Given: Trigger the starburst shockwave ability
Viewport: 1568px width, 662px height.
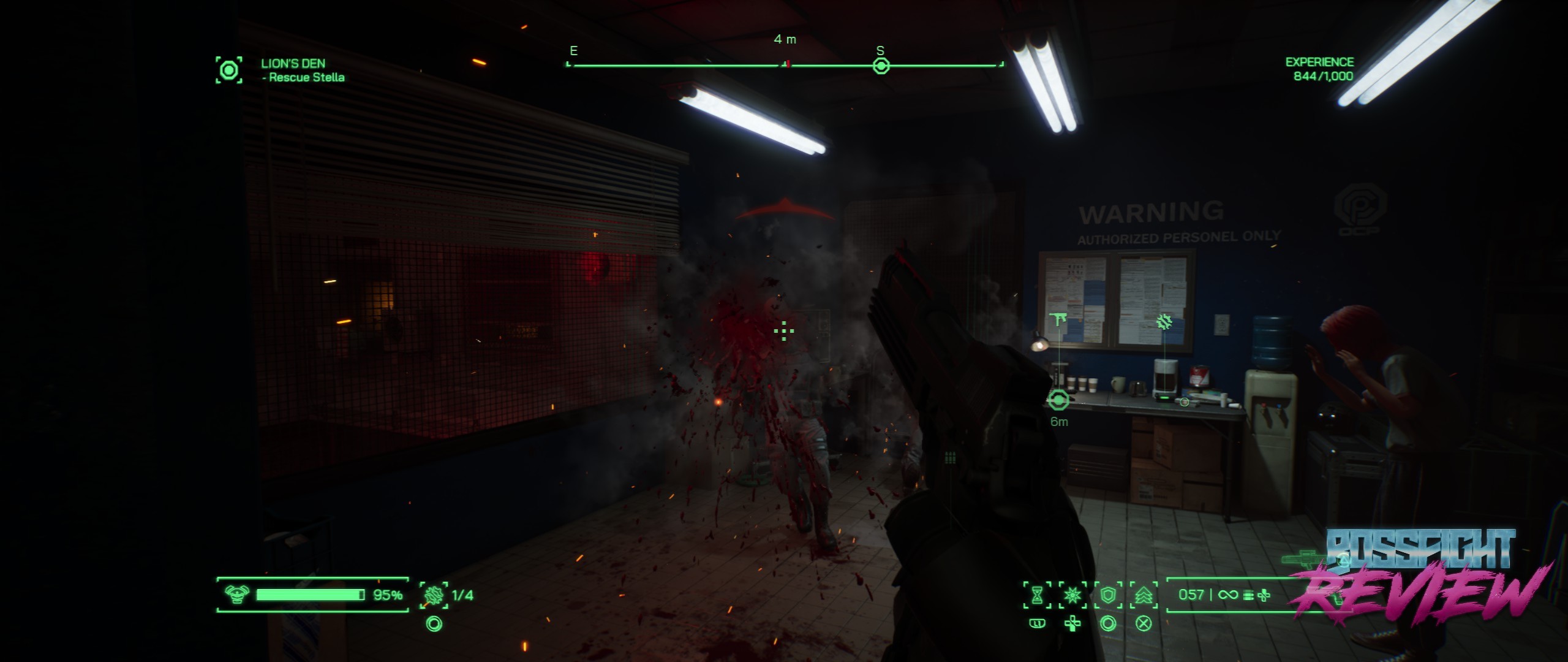Looking at the screenshot, I should (1072, 595).
